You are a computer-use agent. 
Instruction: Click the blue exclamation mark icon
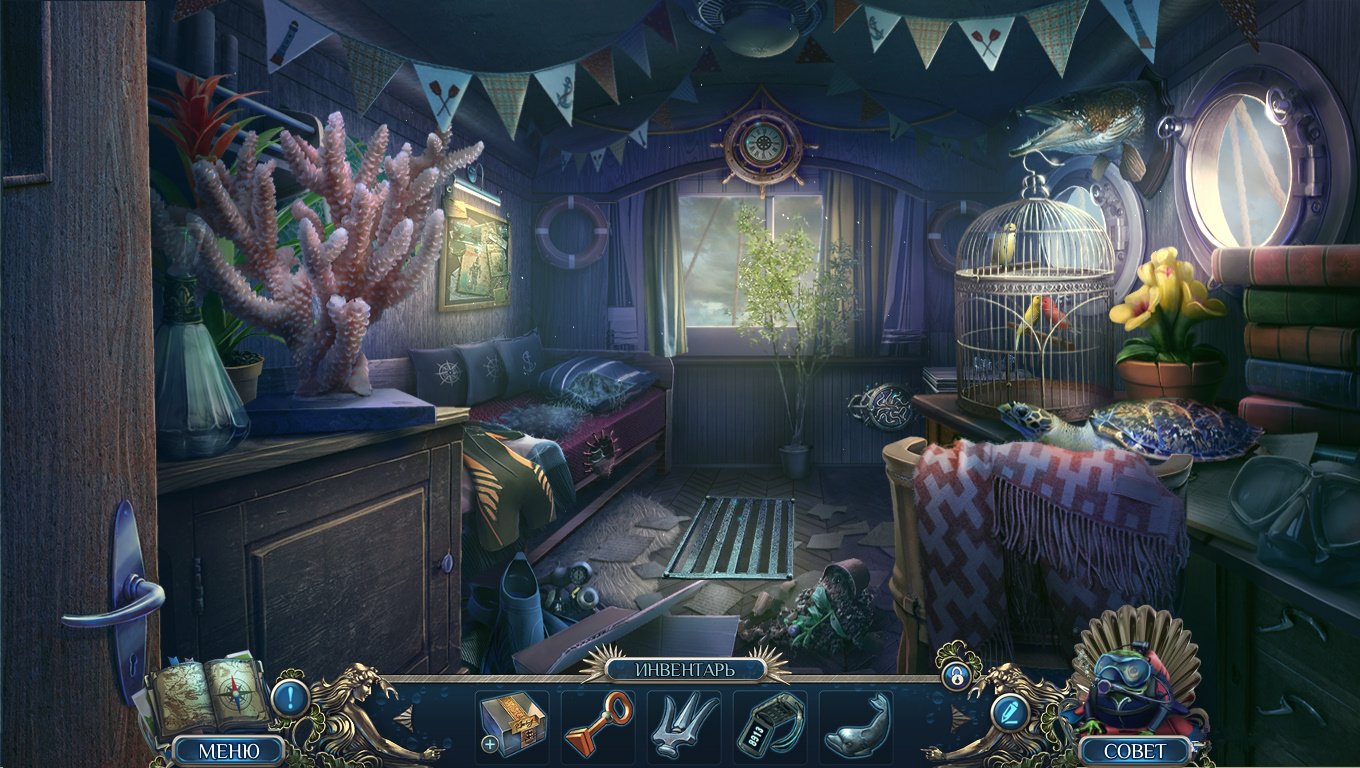(290, 696)
